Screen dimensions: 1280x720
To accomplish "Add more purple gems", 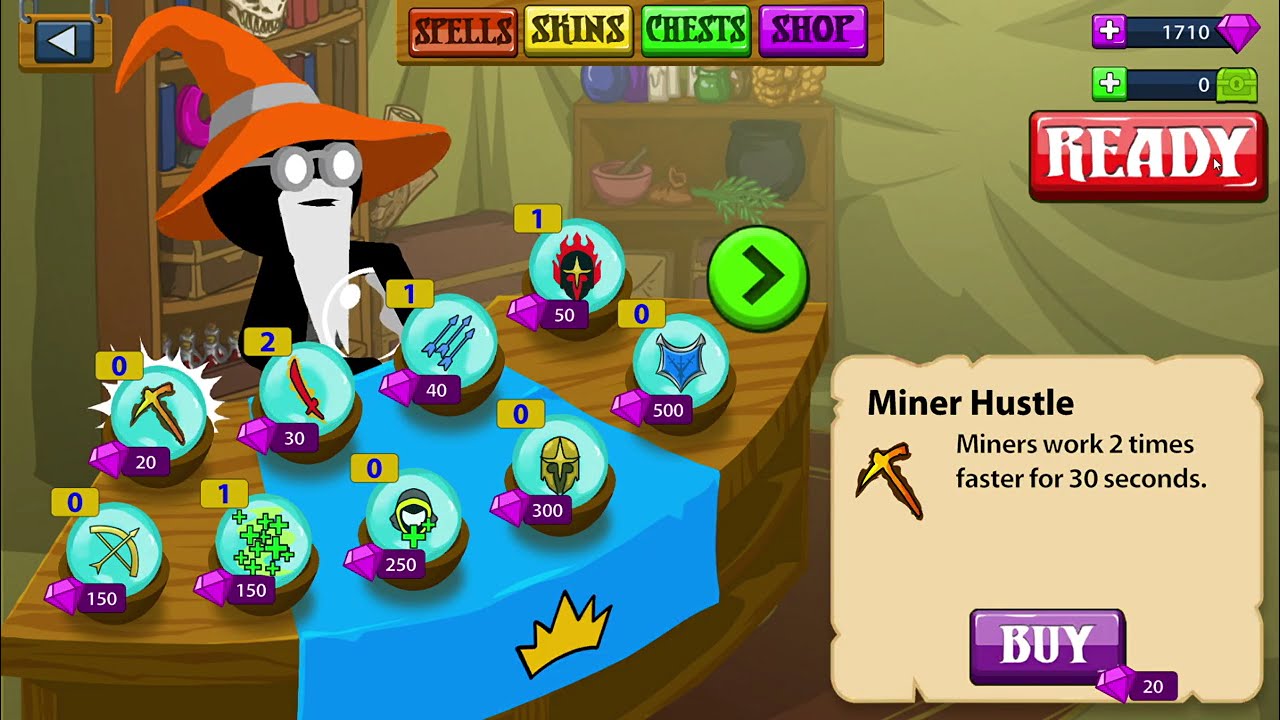I will [x=1108, y=32].
